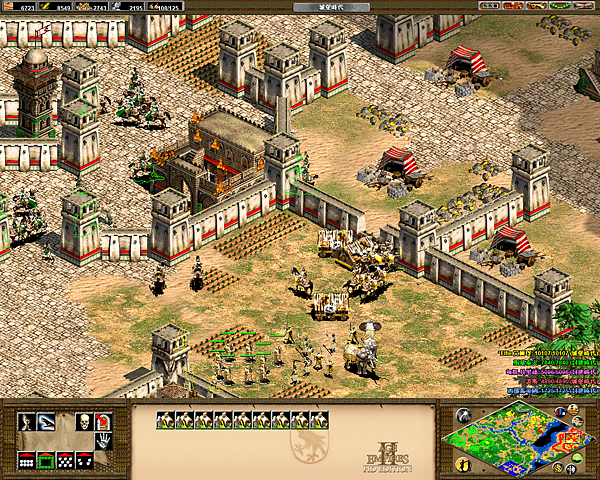Select the second stance icon in the command panel
Viewport: 600px width, 480px height.
pyautogui.click(x=46, y=422)
